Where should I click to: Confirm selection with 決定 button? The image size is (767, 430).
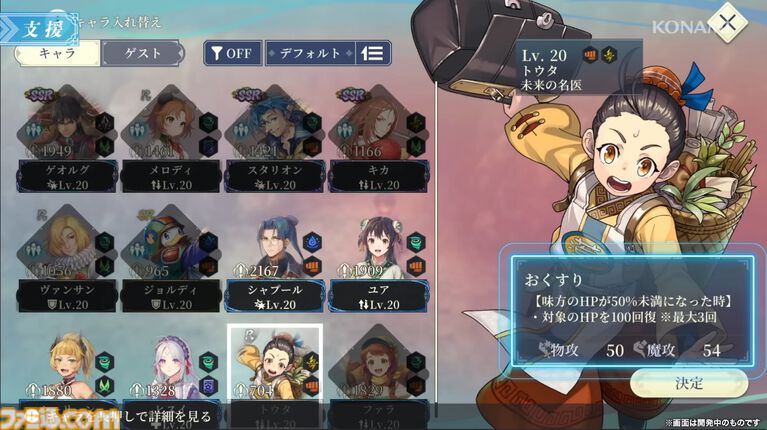coord(688,382)
